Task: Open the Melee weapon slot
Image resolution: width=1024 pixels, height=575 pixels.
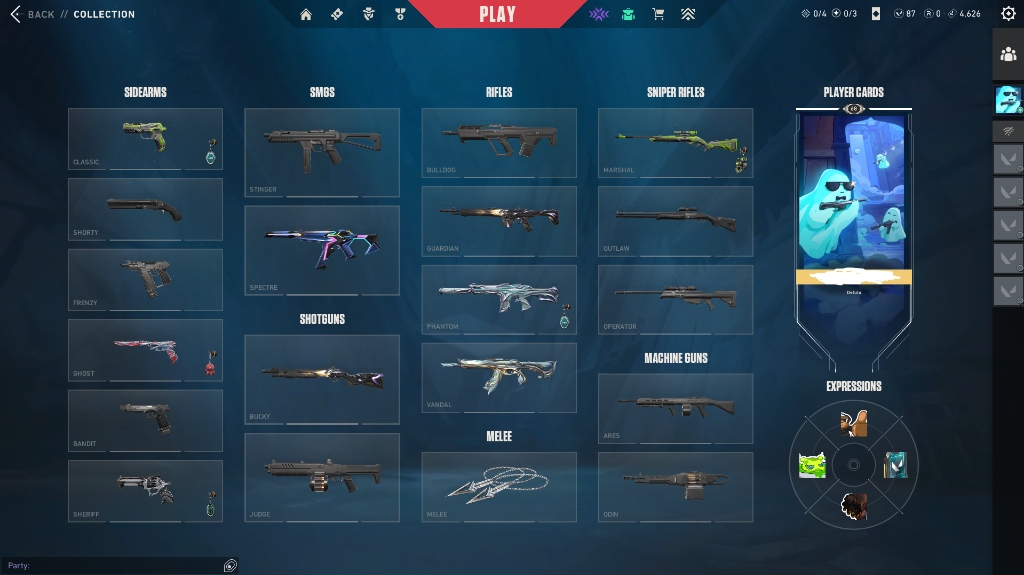Action: pos(499,487)
